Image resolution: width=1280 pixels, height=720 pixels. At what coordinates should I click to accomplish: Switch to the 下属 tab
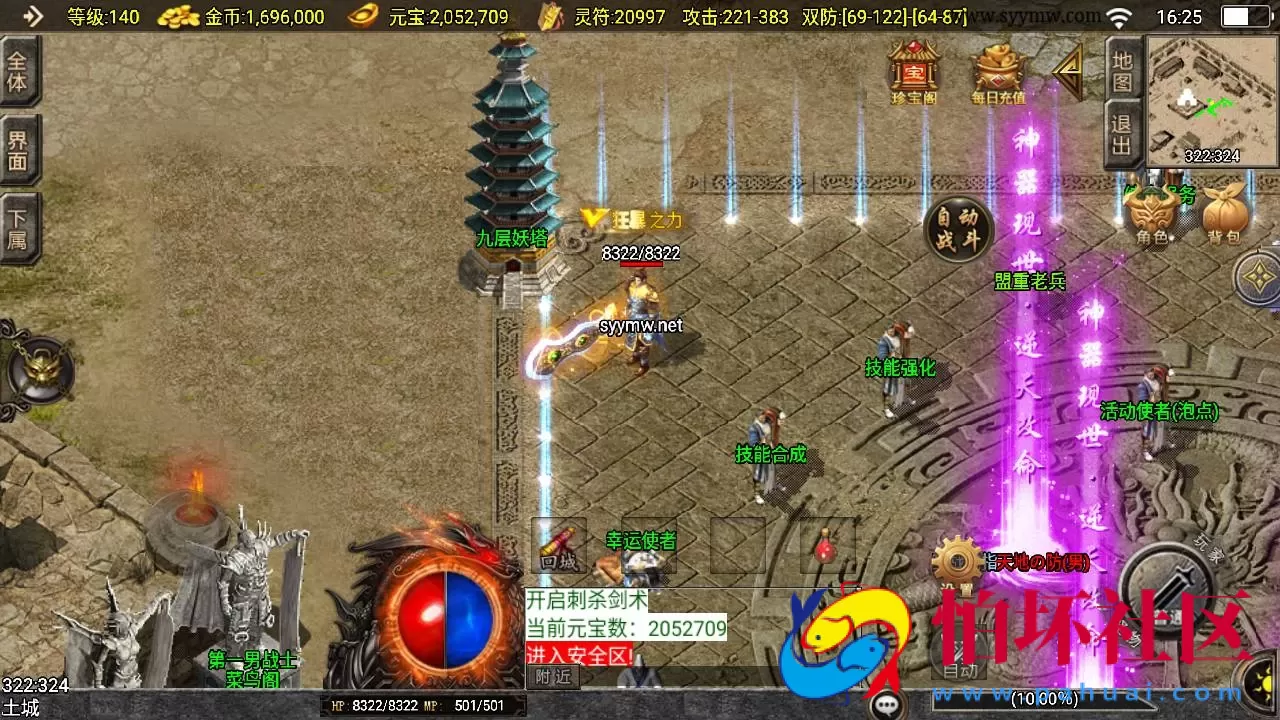pos(18,229)
